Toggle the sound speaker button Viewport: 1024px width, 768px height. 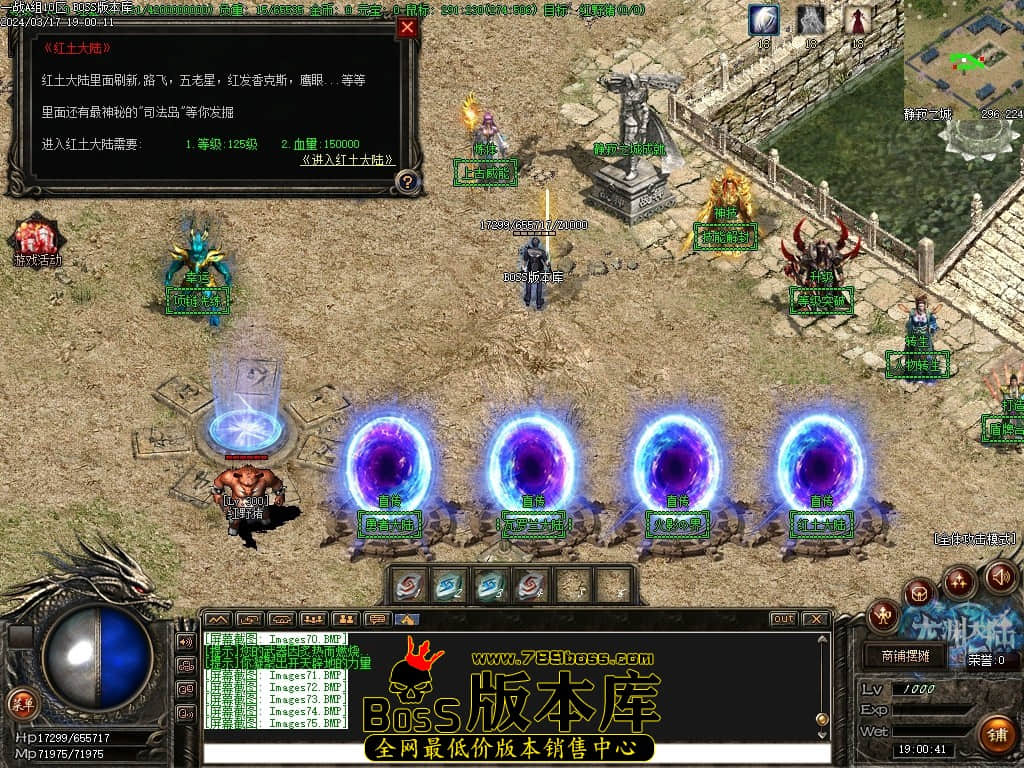pos(1000,576)
